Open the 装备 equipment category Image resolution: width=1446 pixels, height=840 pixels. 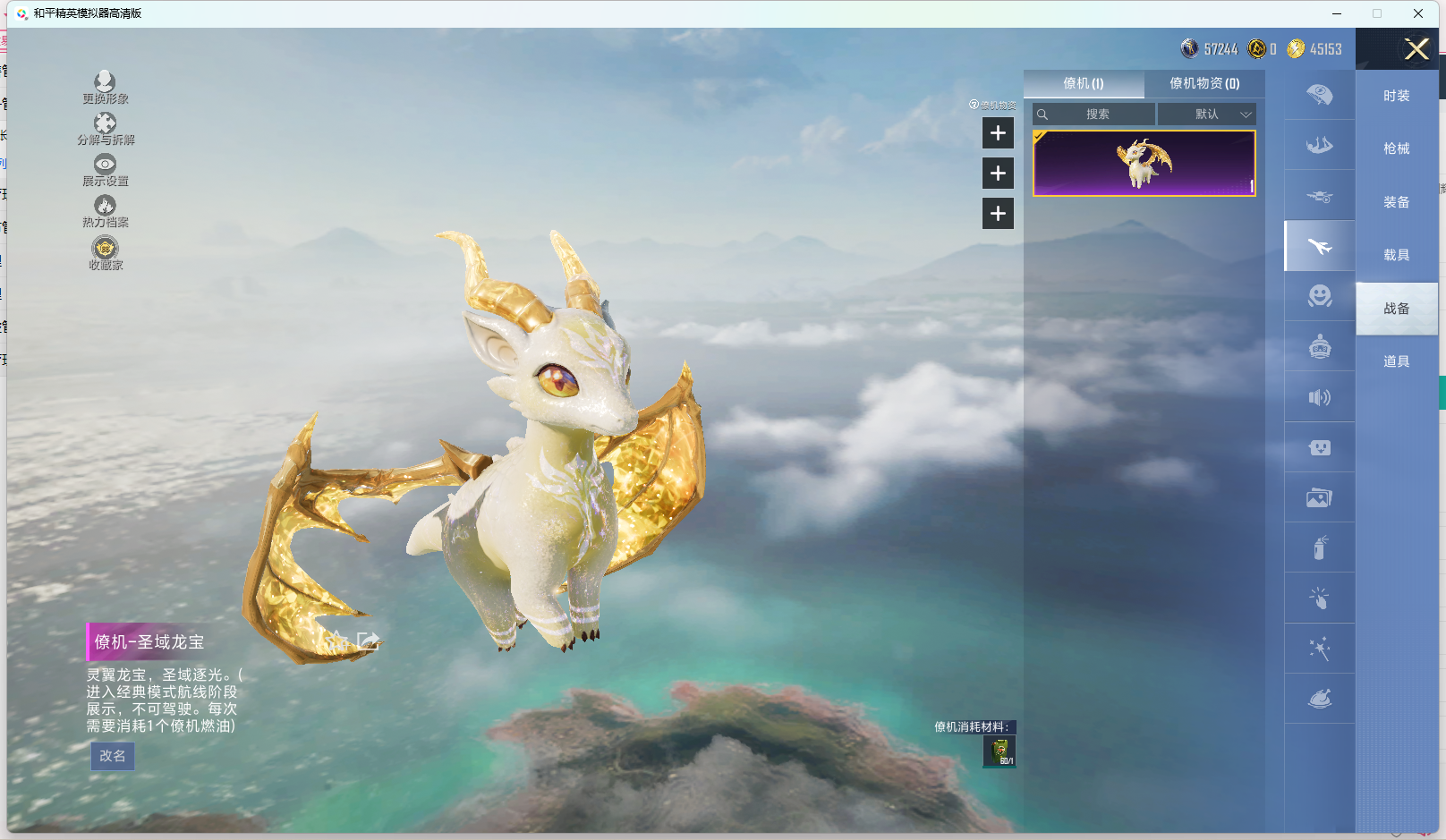click(x=1396, y=202)
